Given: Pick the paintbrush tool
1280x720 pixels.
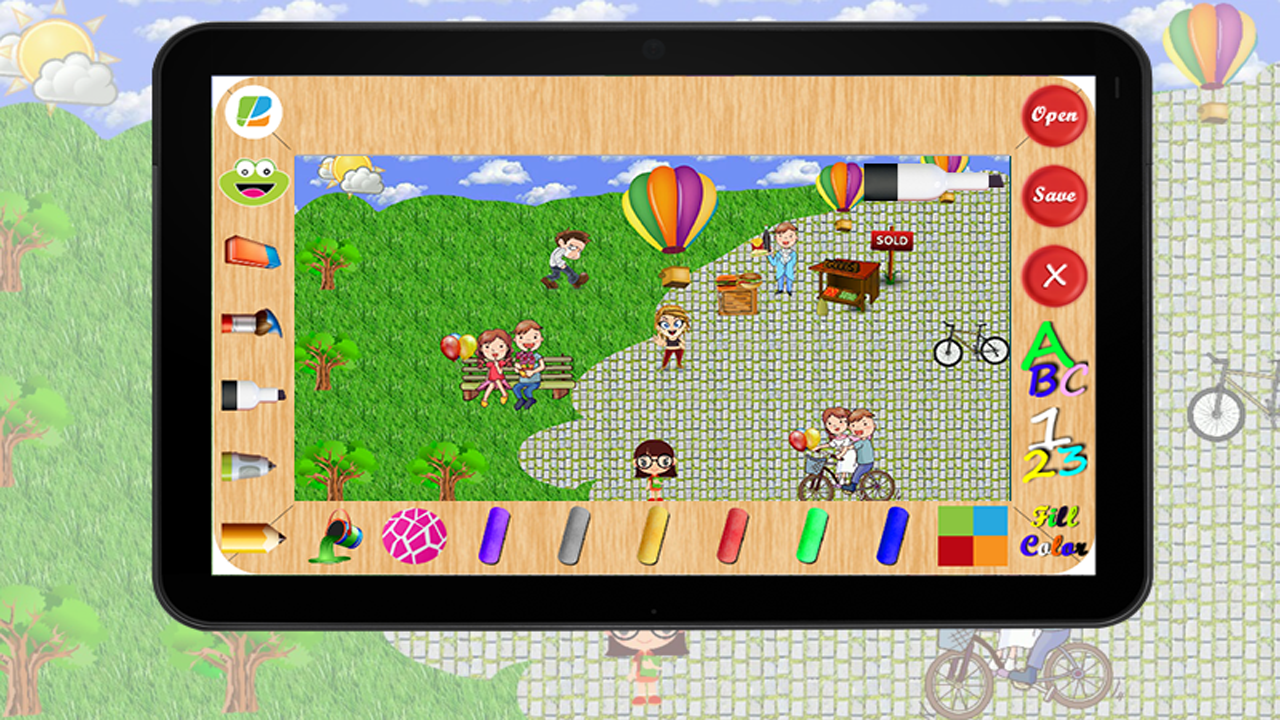Looking at the screenshot, I should [x=253, y=323].
